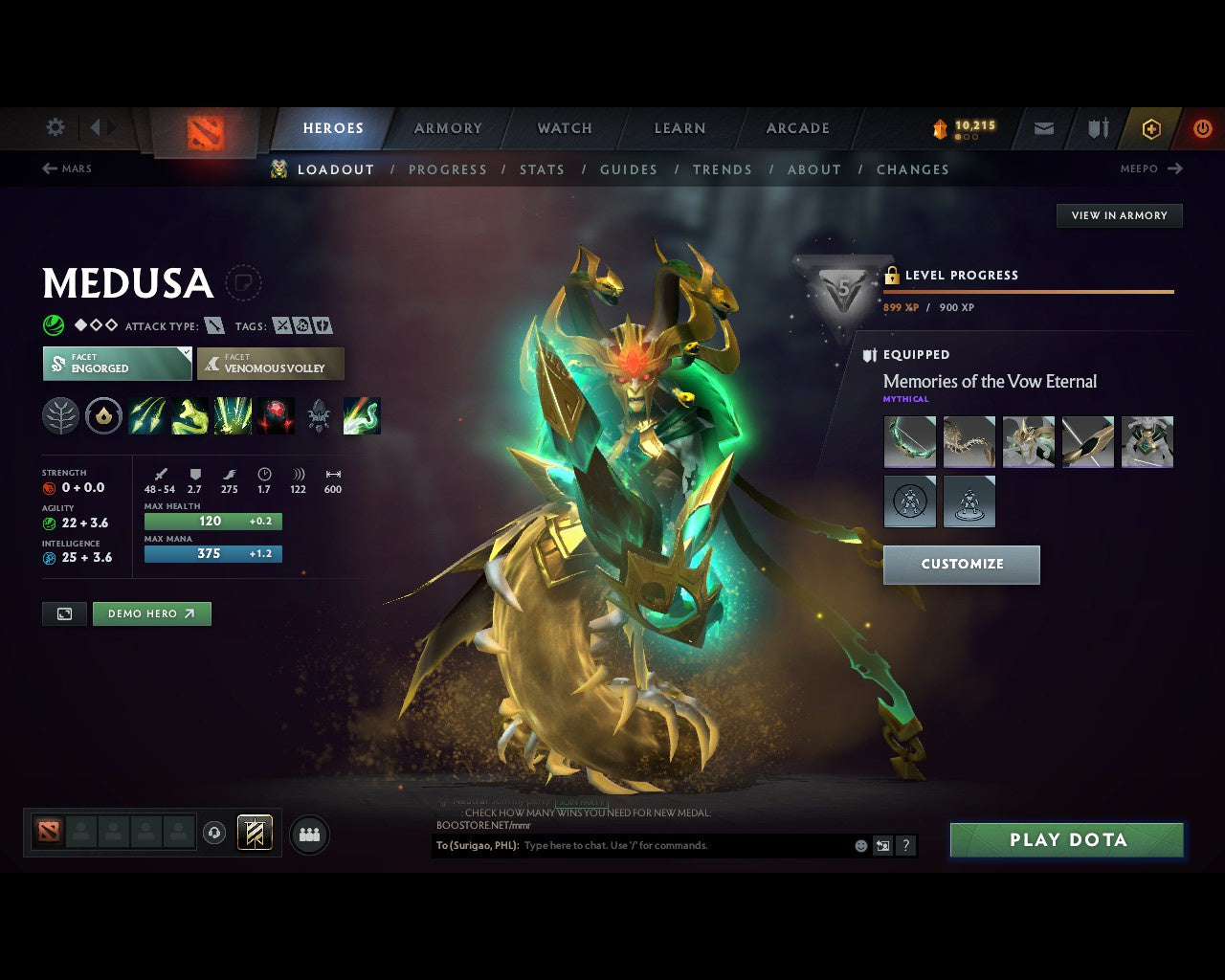
Task: Toggle voice chat with the headset icon
Action: tap(212, 832)
